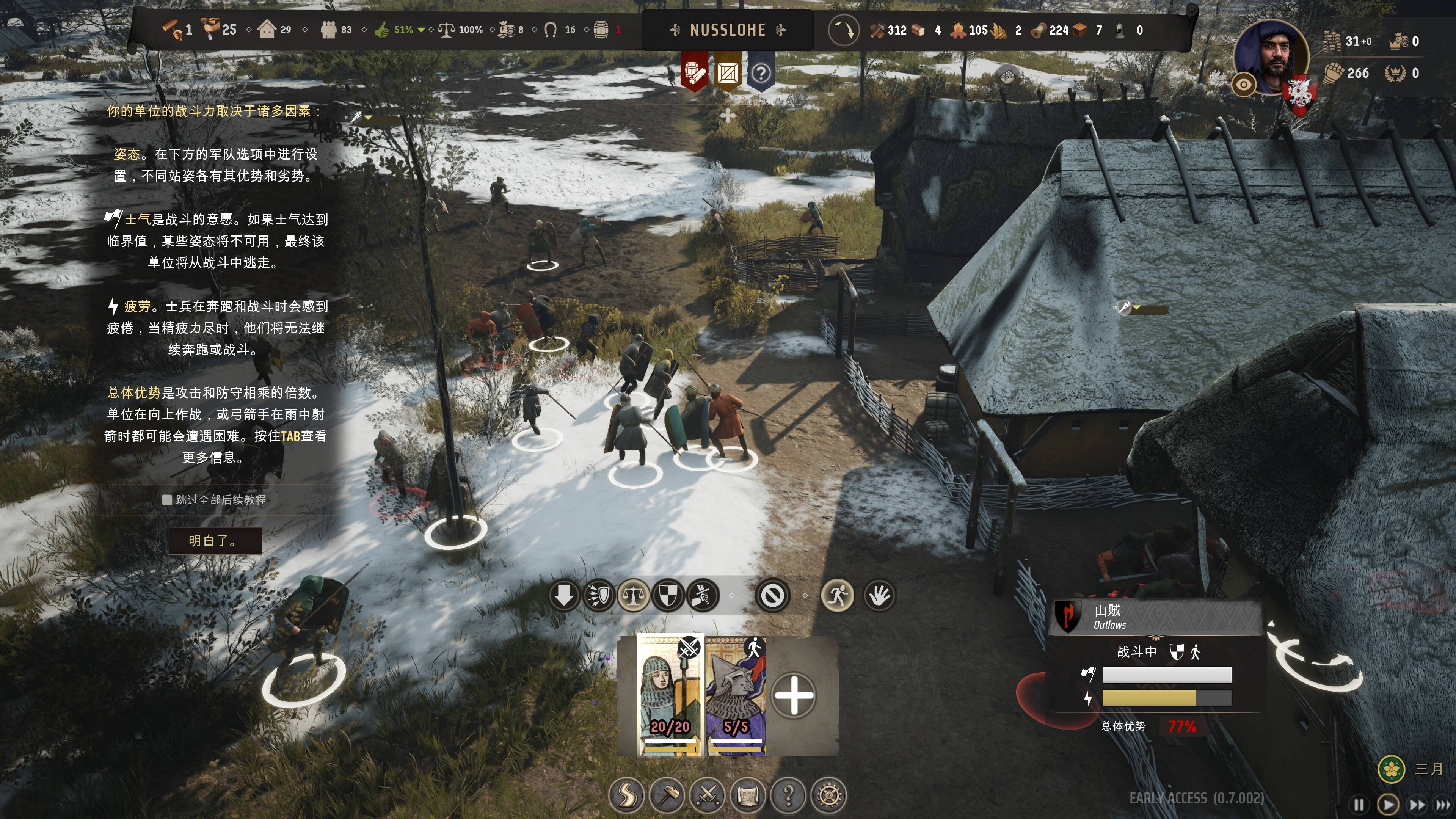Open the crossed swords army panel
Screen dimensions: 1456x819
(707, 795)
